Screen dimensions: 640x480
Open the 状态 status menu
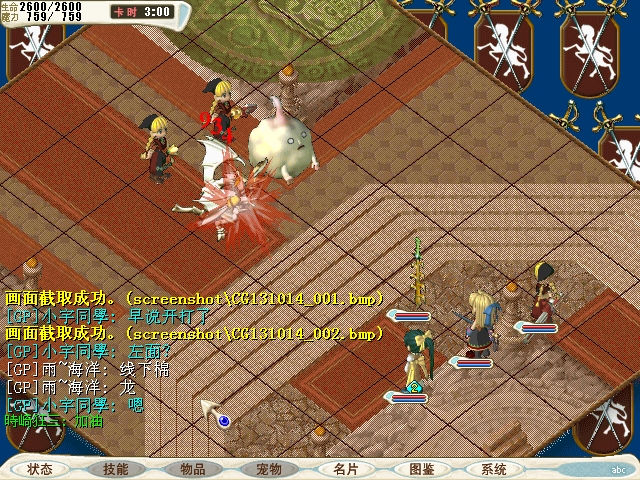tap(41, 469)
